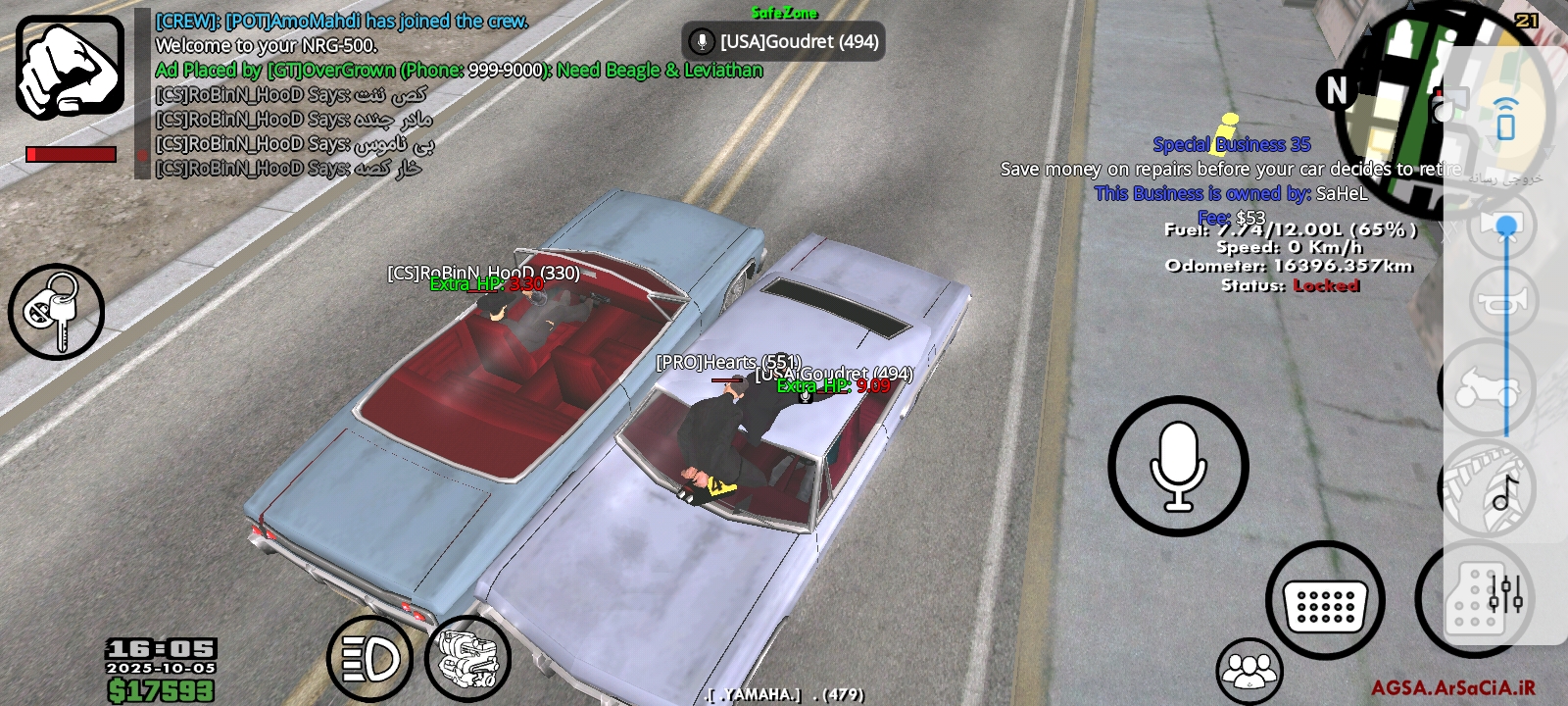Turn on the vehicle headlights button

tap(369, 659)
